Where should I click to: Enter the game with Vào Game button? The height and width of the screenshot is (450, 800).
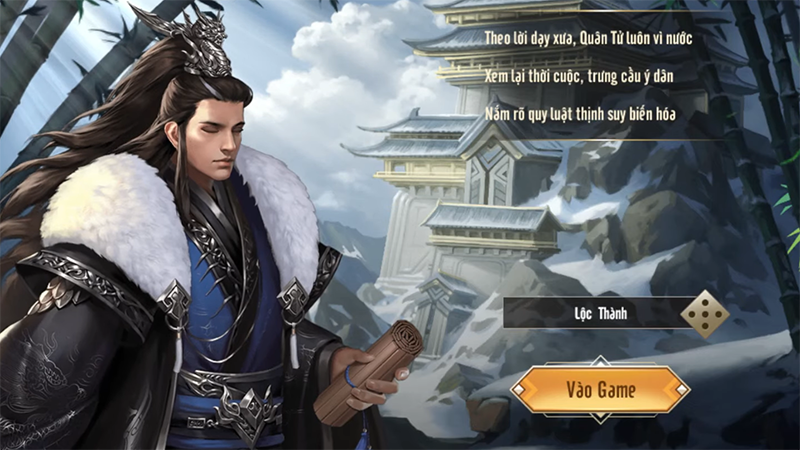click(x=600, y=389)
